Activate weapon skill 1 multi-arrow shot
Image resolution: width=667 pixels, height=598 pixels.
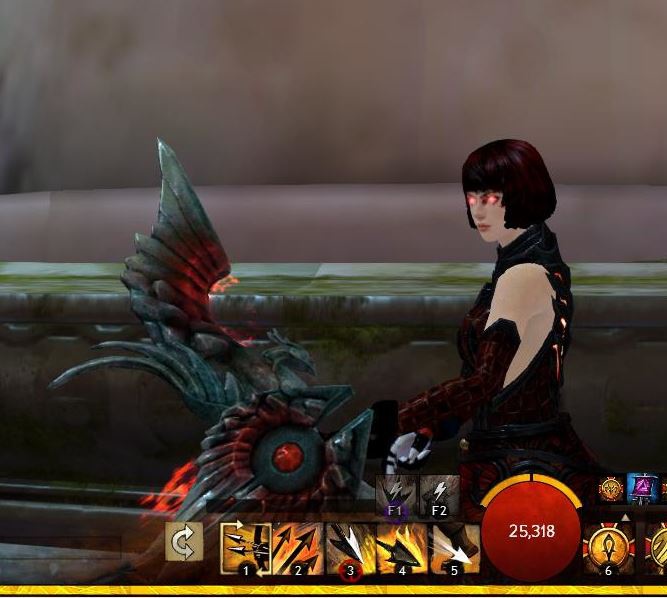(x=245, y=547)
